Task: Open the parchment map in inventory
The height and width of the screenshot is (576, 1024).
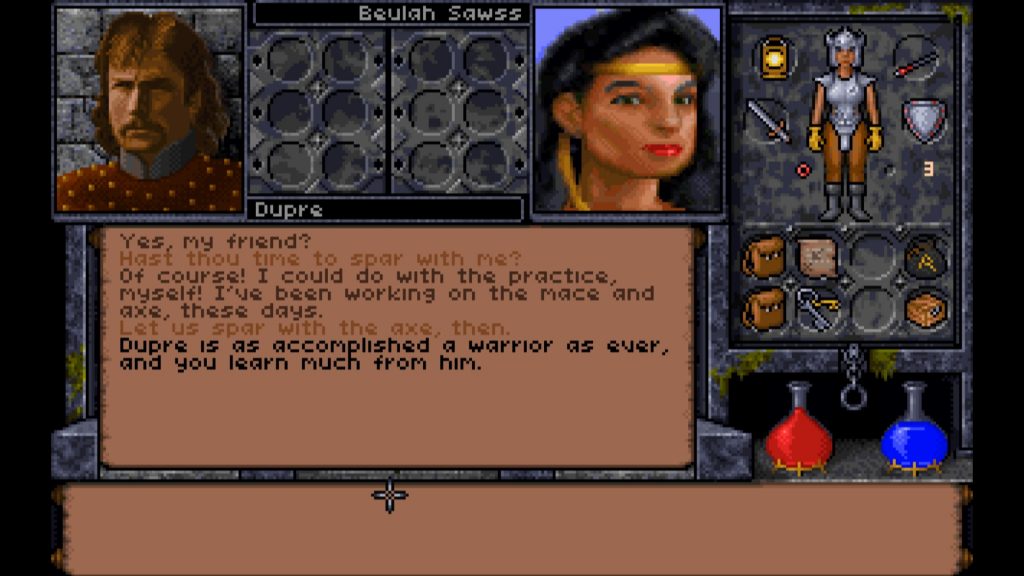Action: tap(816, 258)
